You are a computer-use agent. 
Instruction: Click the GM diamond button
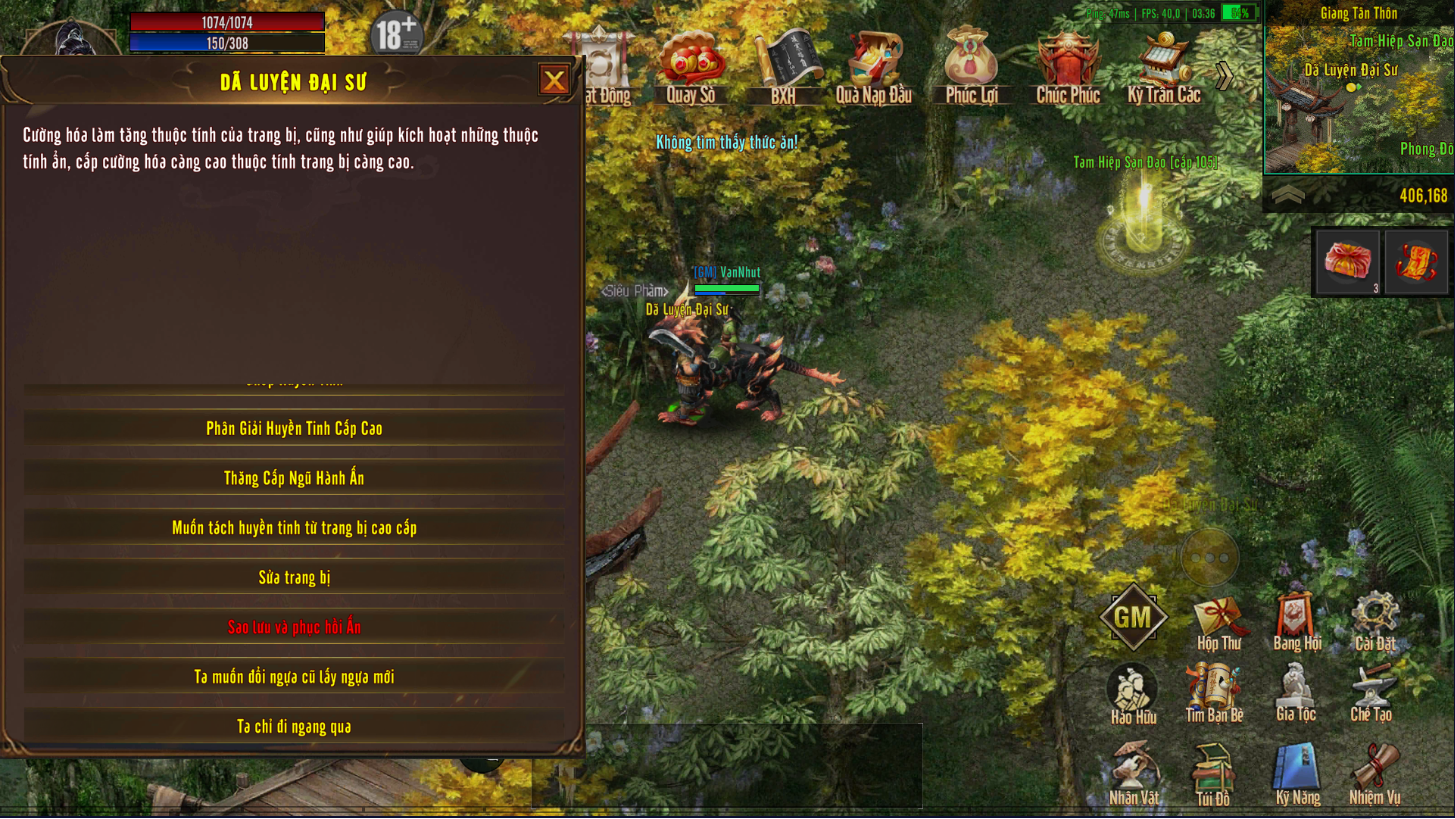(1133, 618)
